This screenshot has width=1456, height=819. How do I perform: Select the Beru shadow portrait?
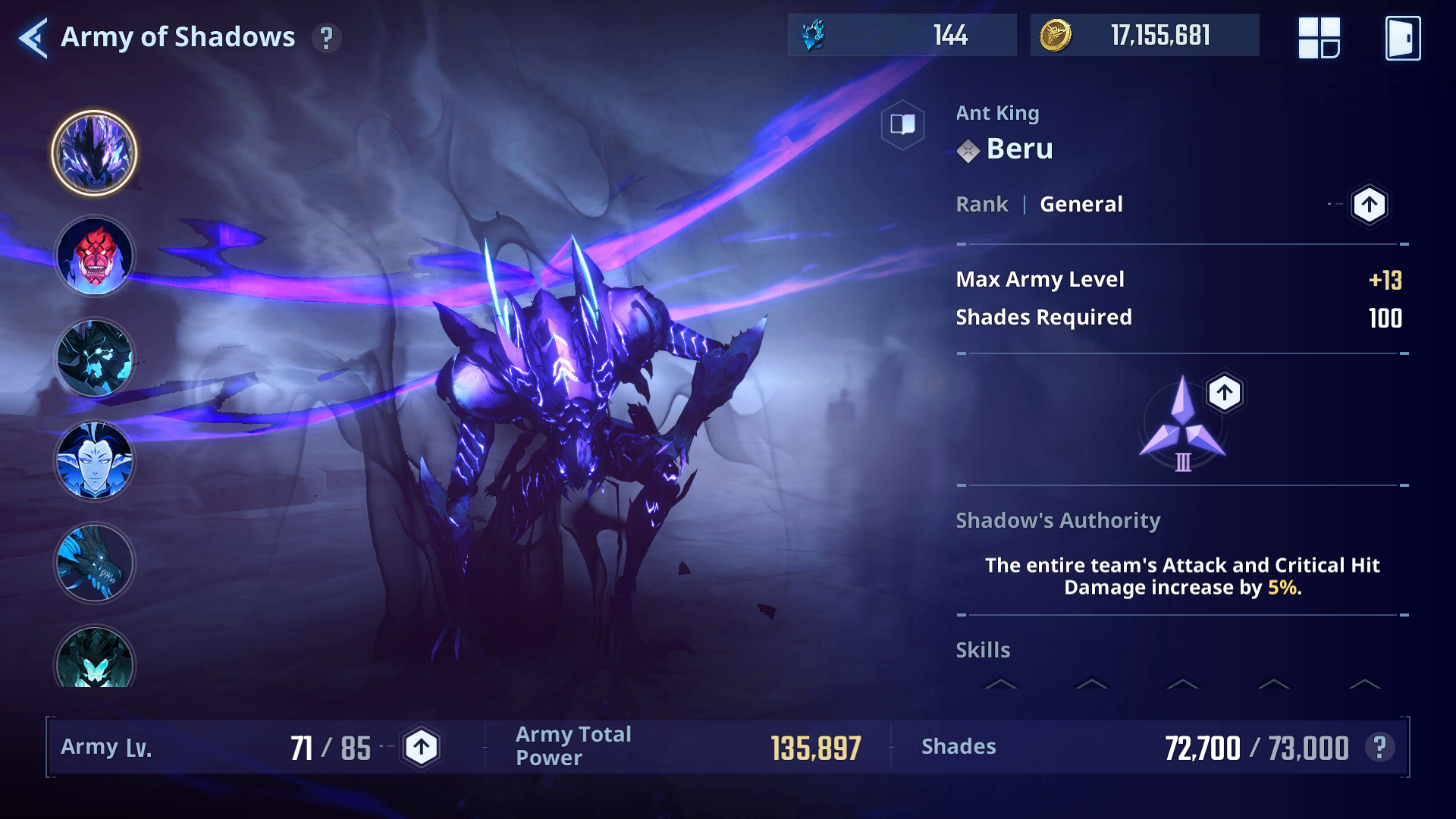tap(94, 153)
